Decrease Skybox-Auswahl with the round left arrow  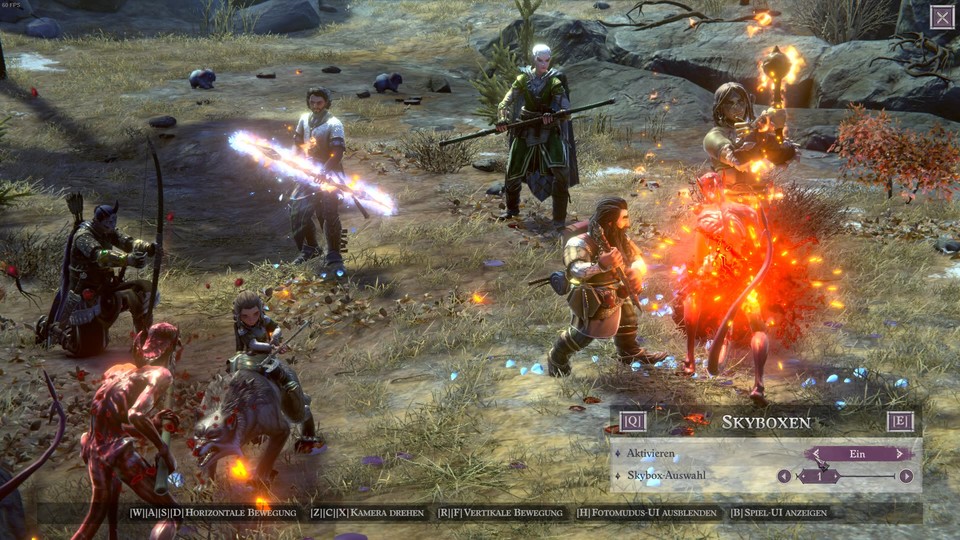click(x=784, y=476)
